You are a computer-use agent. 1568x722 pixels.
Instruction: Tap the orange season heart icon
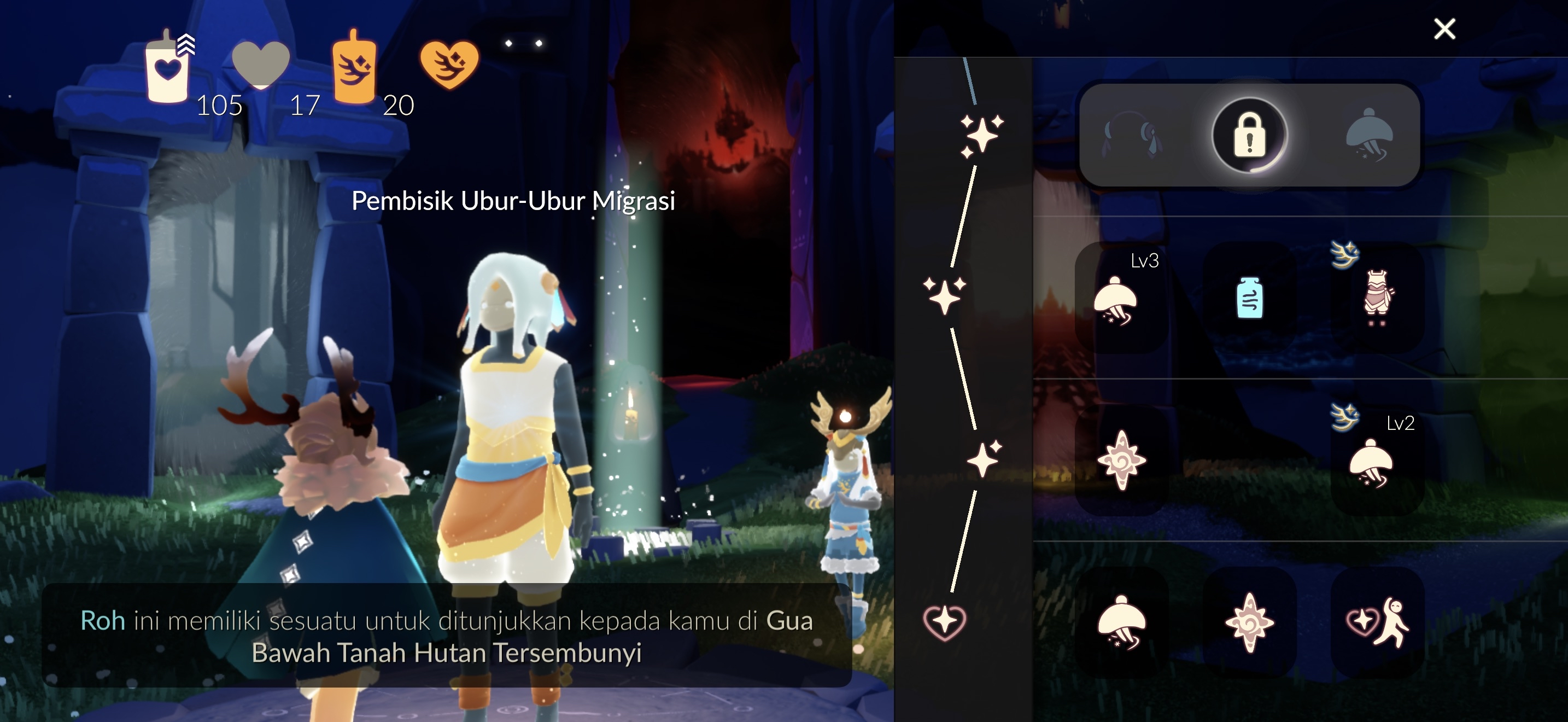point(449,65)
